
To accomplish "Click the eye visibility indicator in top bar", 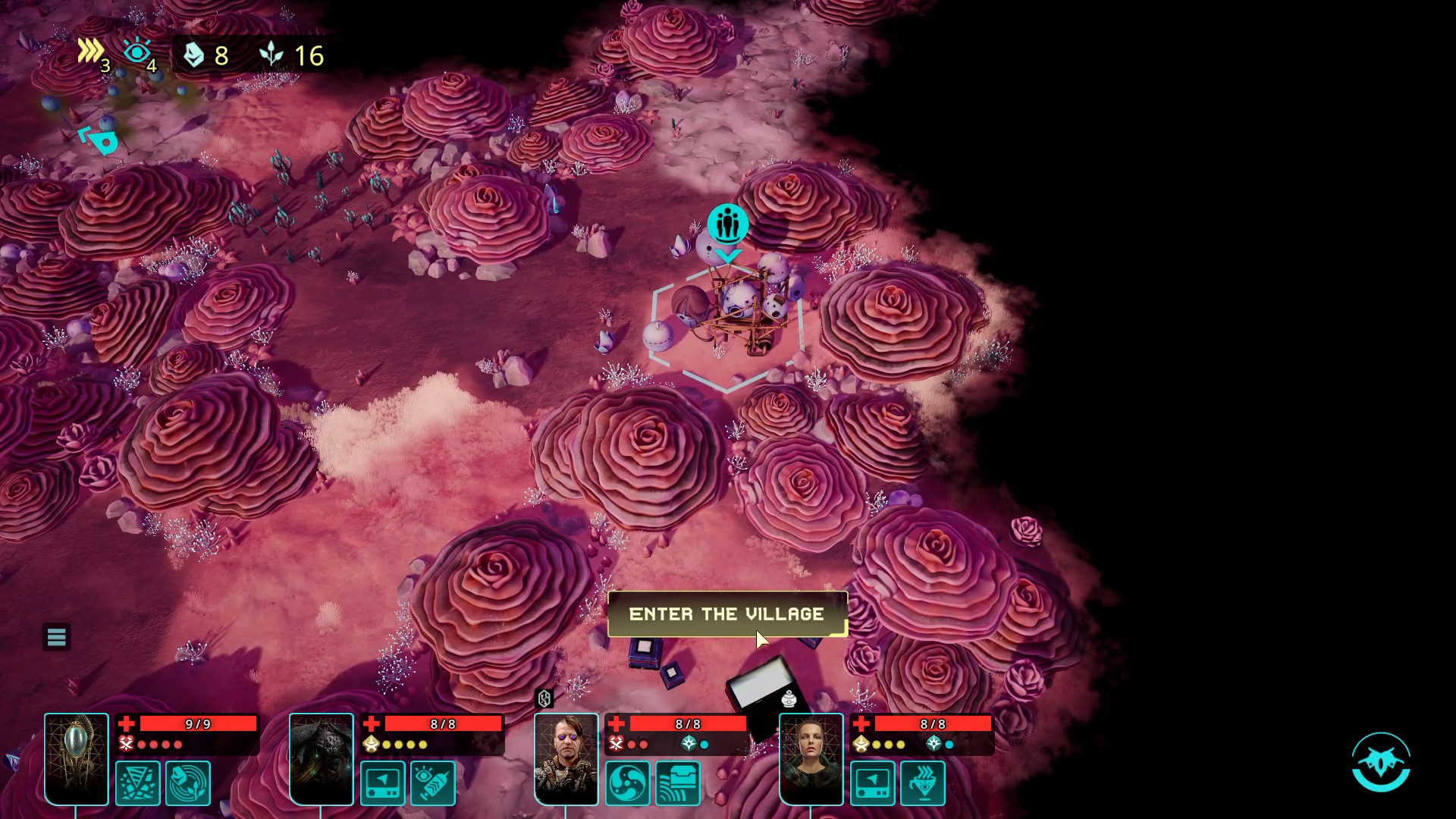I will coord(137,52).
